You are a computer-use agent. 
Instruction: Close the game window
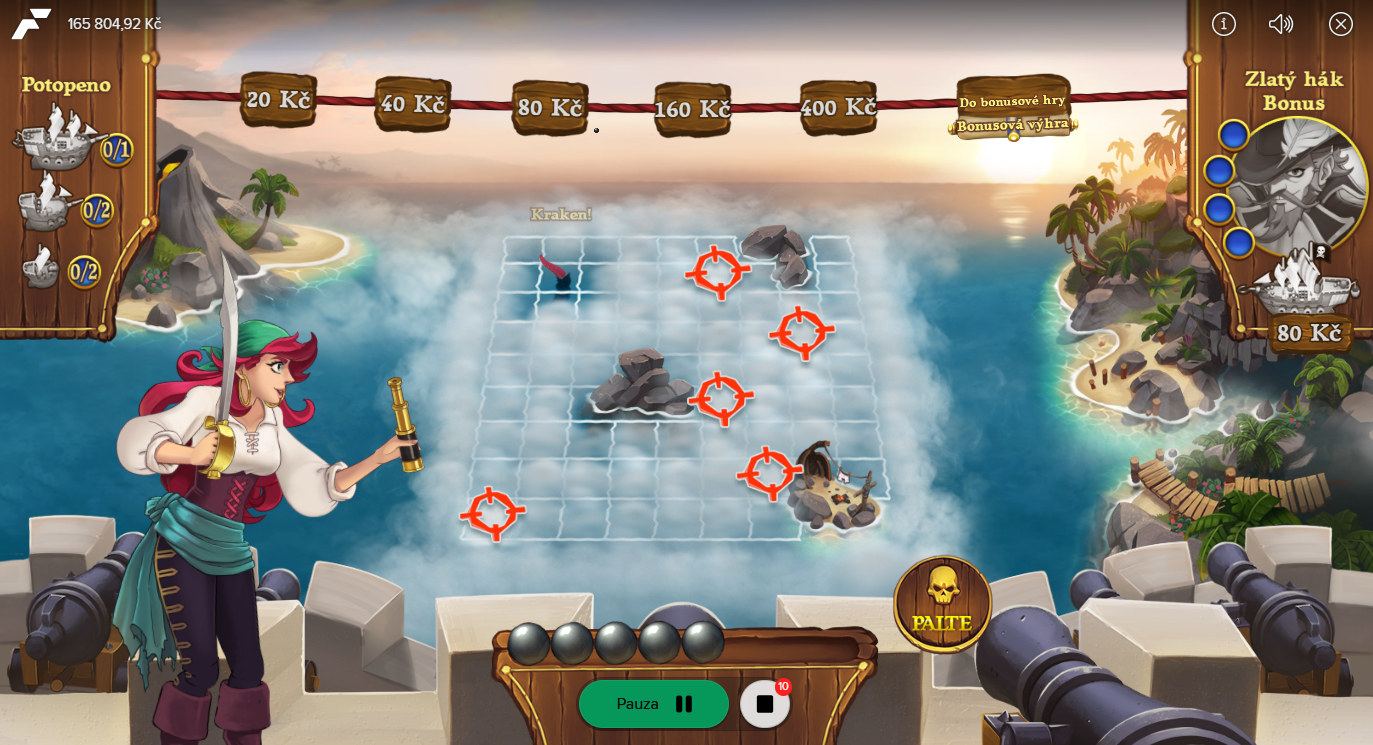[x=1341, y=24]
